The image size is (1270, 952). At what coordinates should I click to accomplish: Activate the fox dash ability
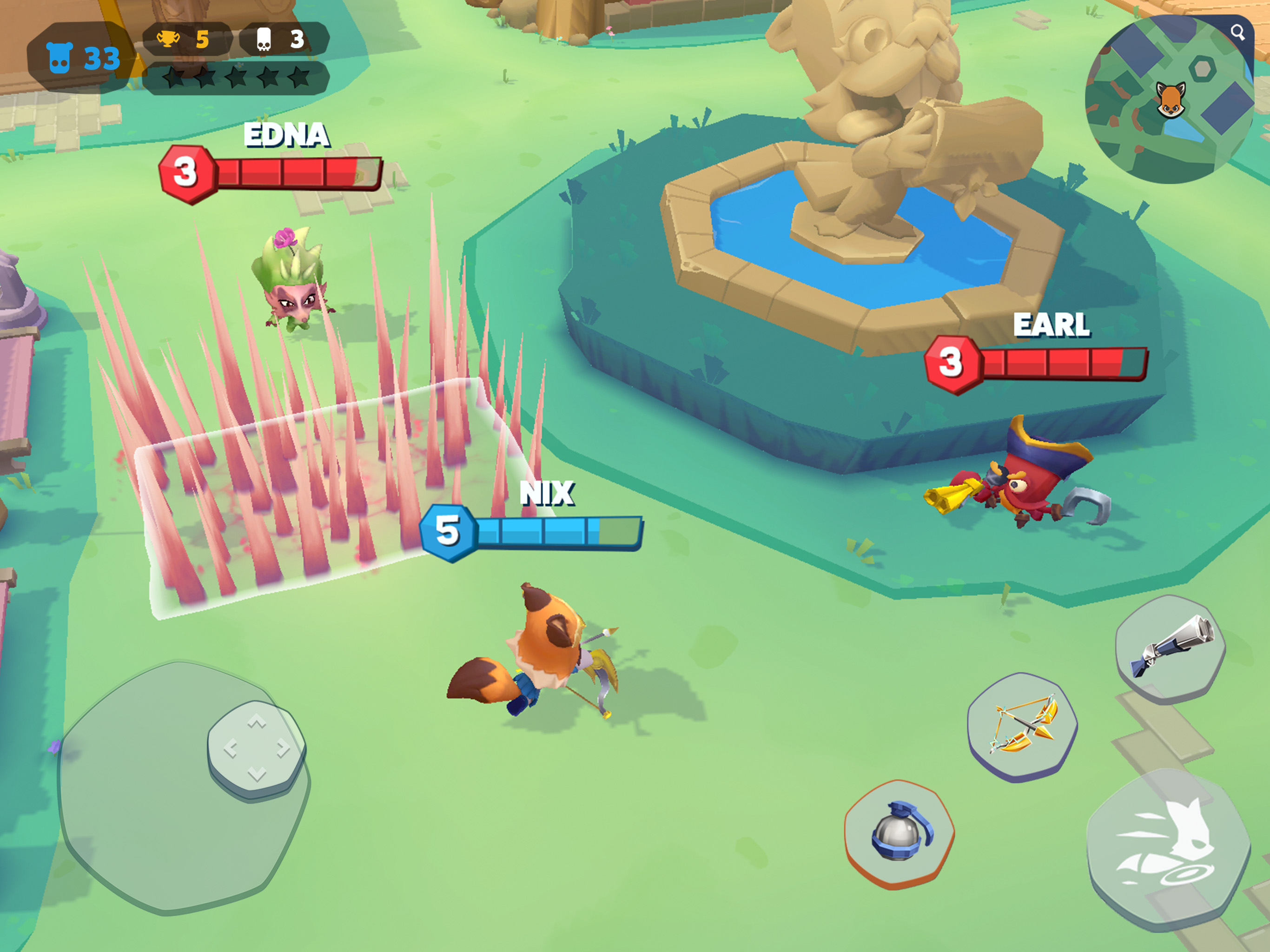click(x=1168, y=847)
